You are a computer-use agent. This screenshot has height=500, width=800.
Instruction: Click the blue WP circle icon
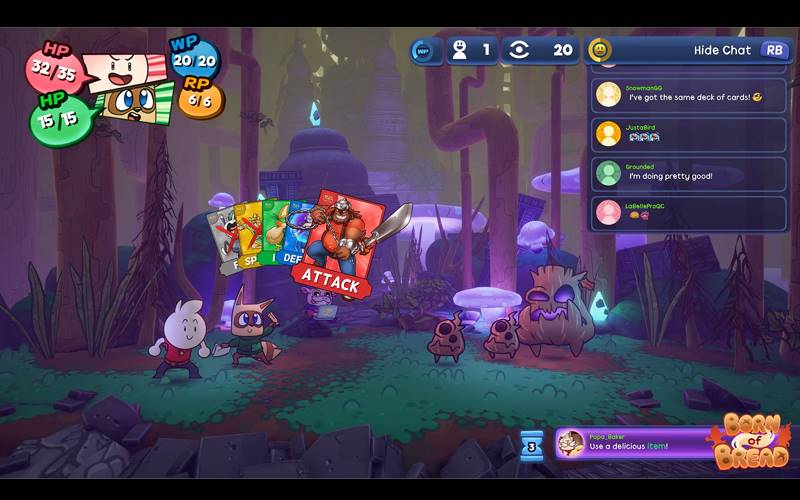point(423,50)
